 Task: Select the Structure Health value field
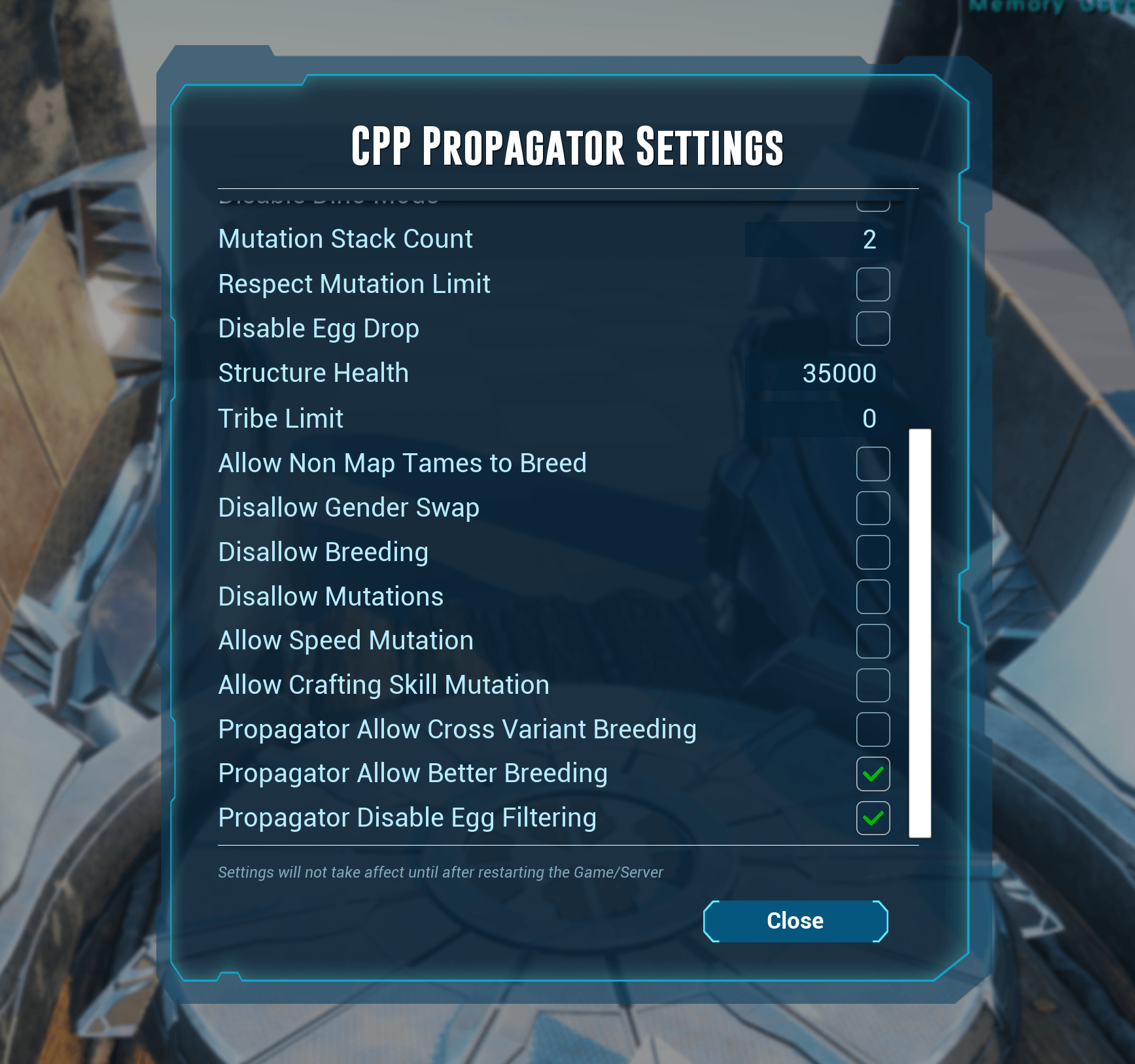point(821,373)
